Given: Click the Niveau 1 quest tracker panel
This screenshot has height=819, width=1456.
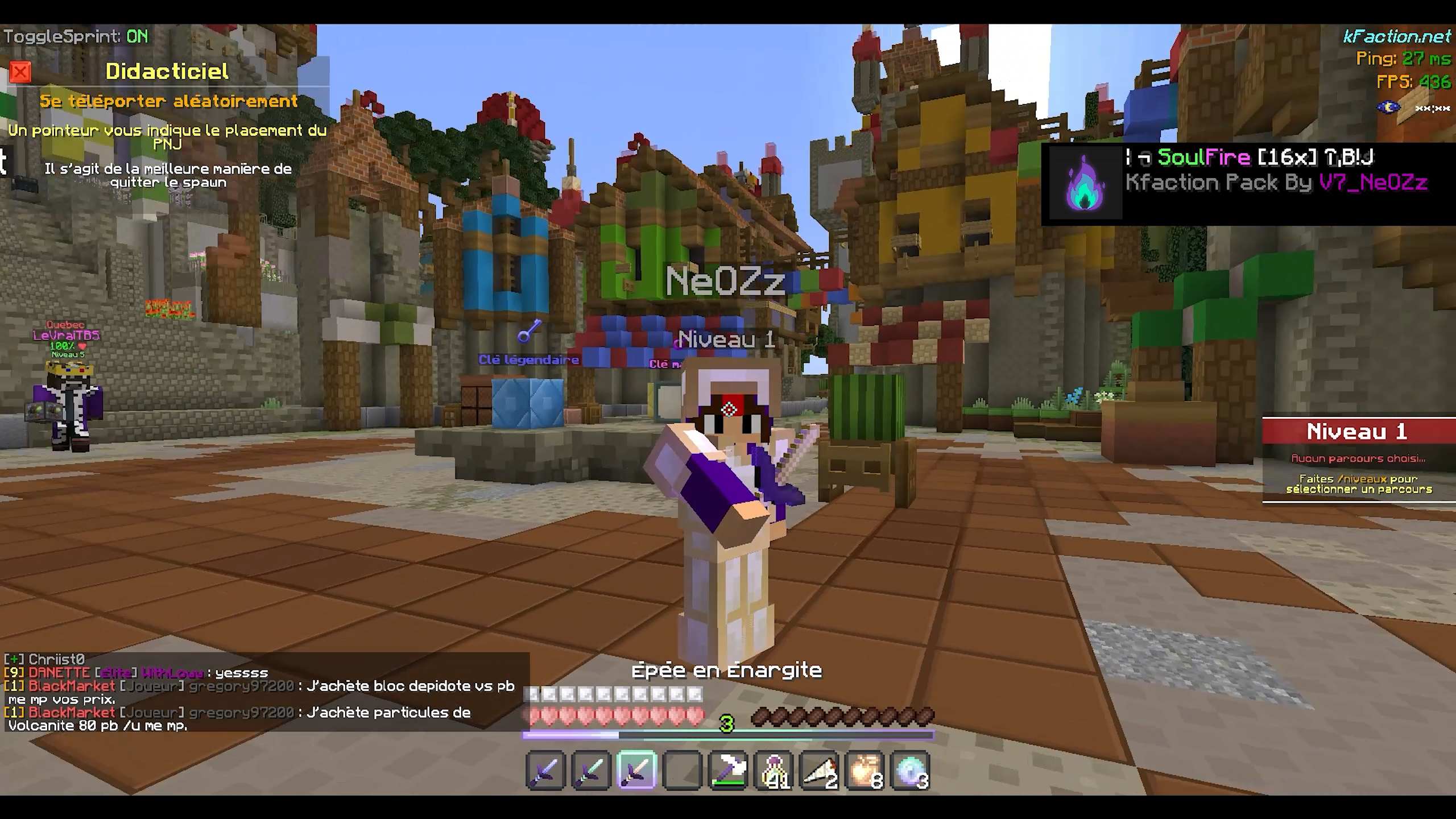Looking at the screenshot, I should pos(1358,460).
